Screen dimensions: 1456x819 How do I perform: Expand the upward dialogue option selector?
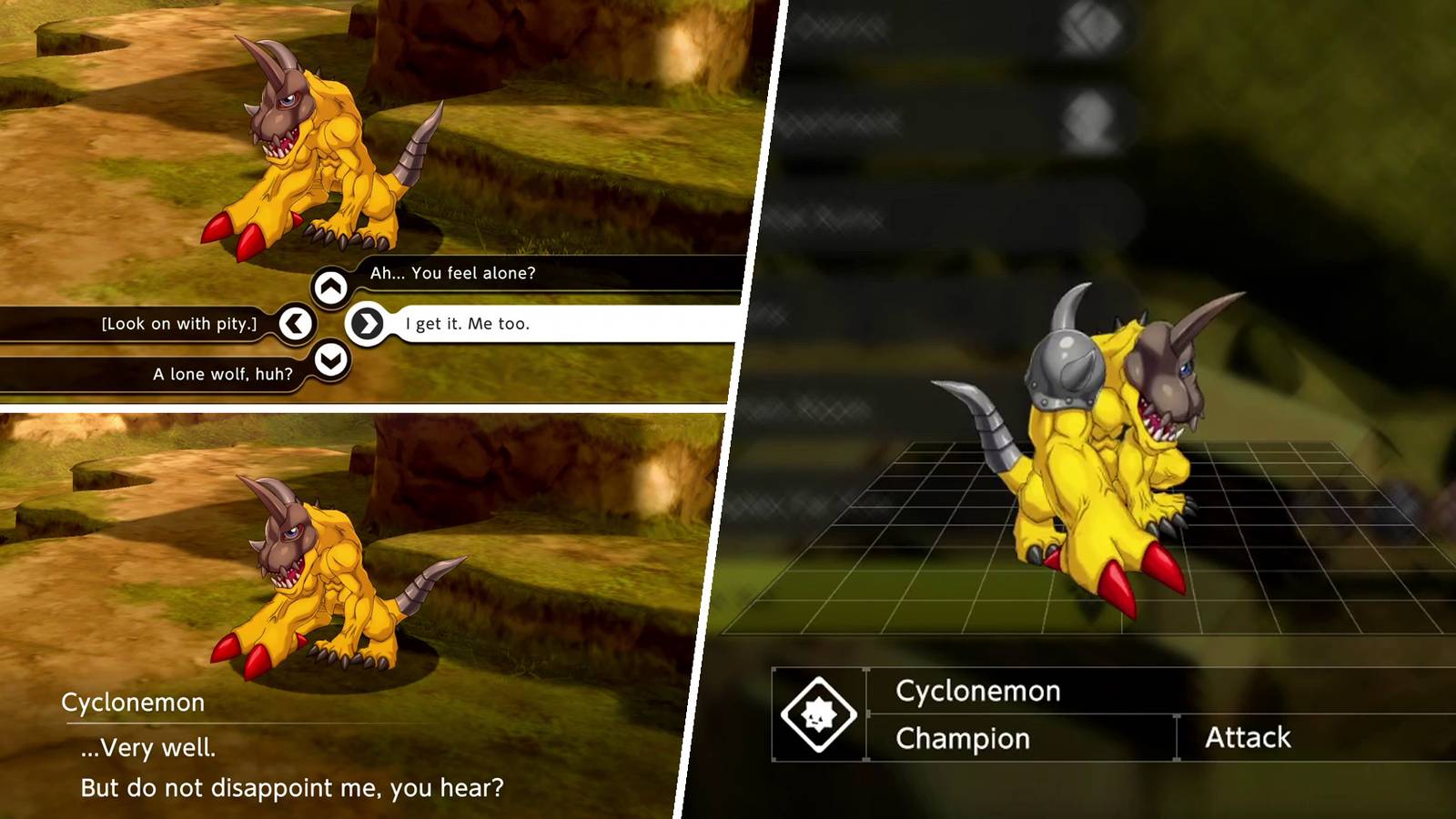click(329, 285)
